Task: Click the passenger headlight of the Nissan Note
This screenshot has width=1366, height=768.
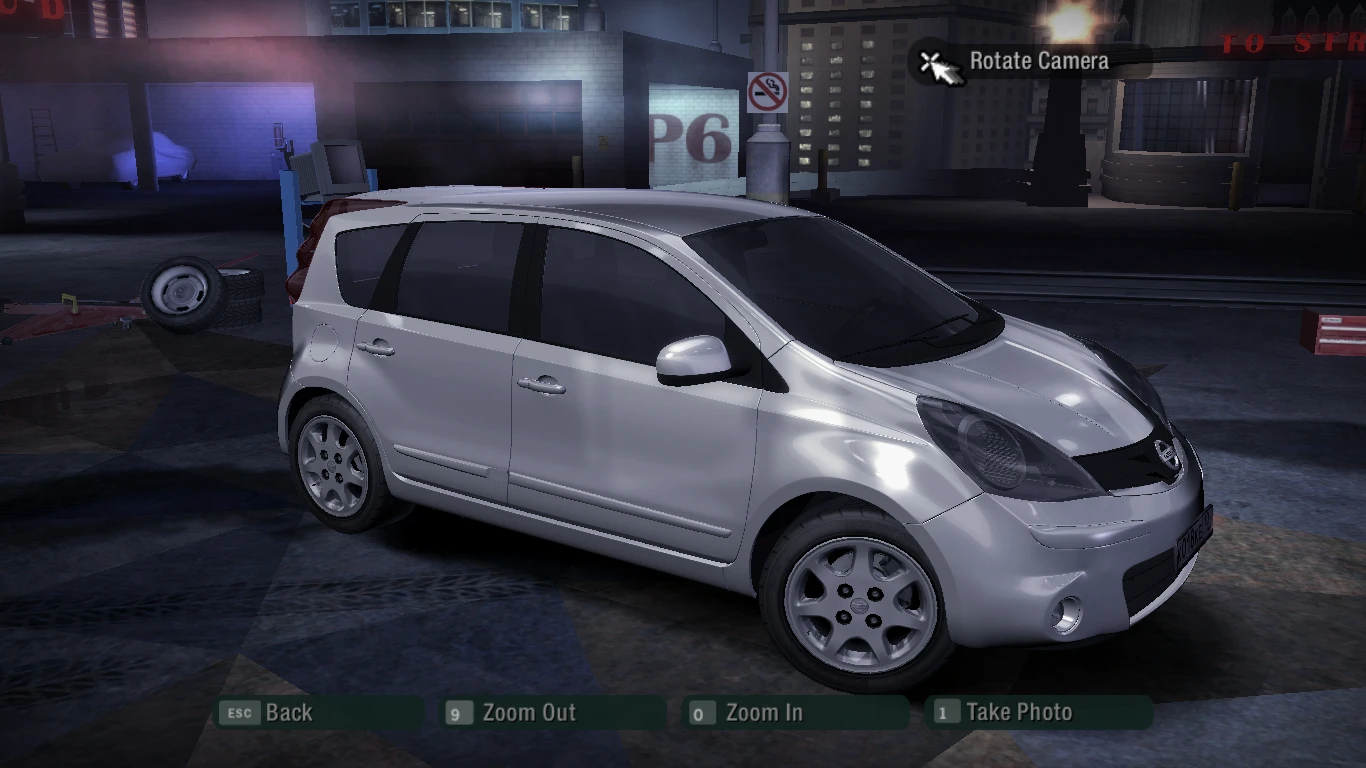Action: tap(985, 438)
